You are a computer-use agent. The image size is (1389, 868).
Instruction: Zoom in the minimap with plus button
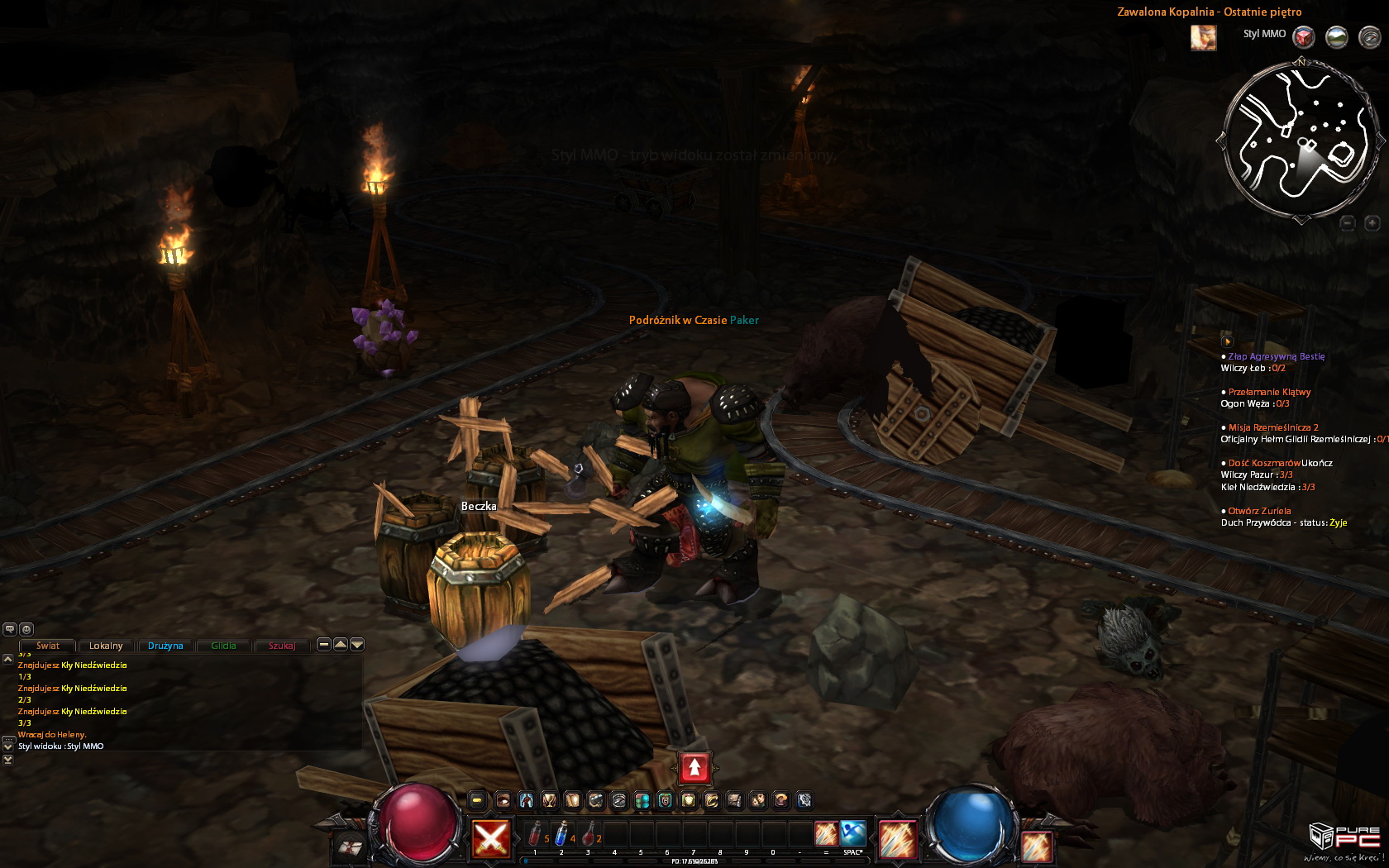point(1372,223)
